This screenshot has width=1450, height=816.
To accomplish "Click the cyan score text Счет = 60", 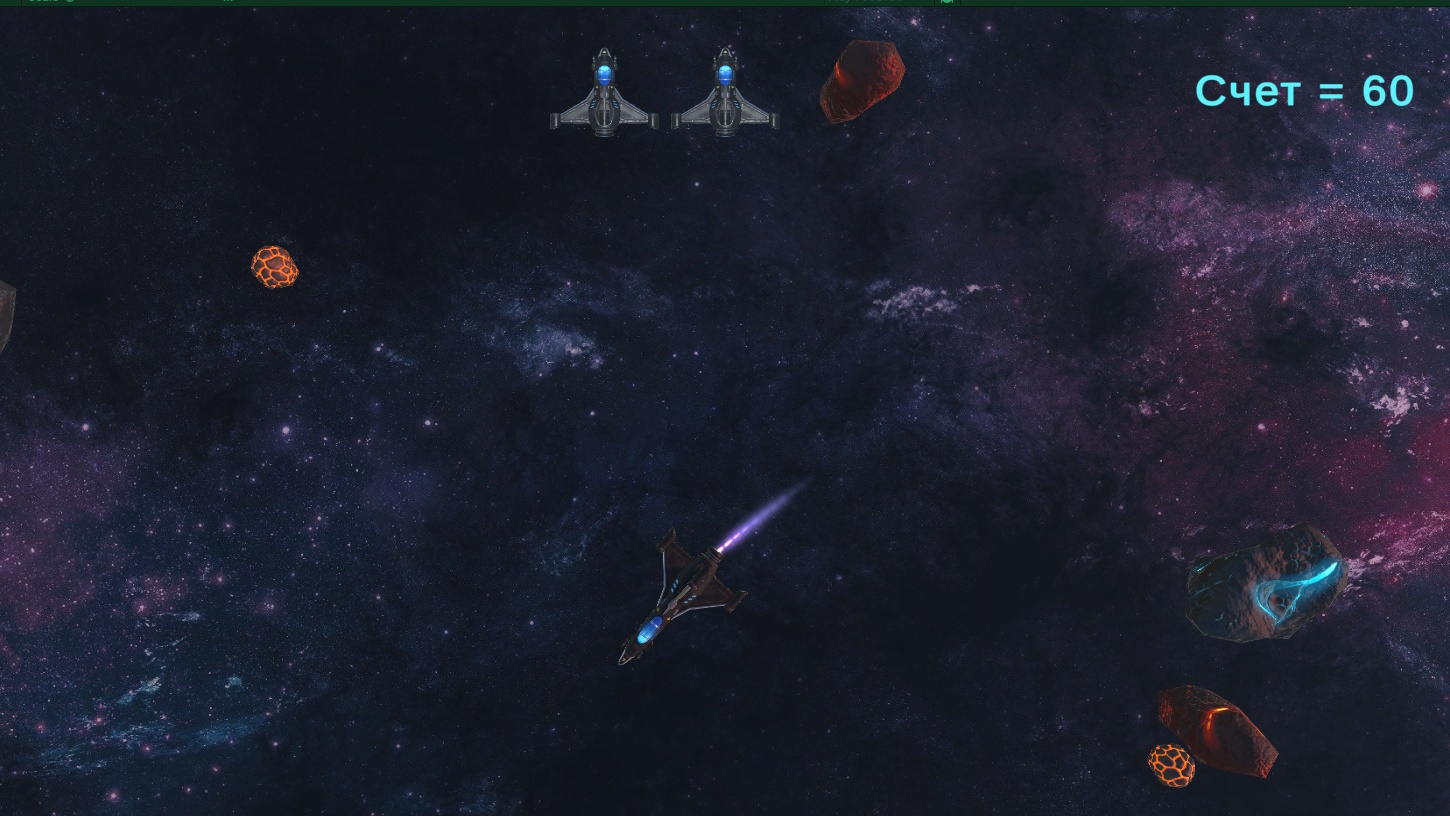I will [1305, 92].
